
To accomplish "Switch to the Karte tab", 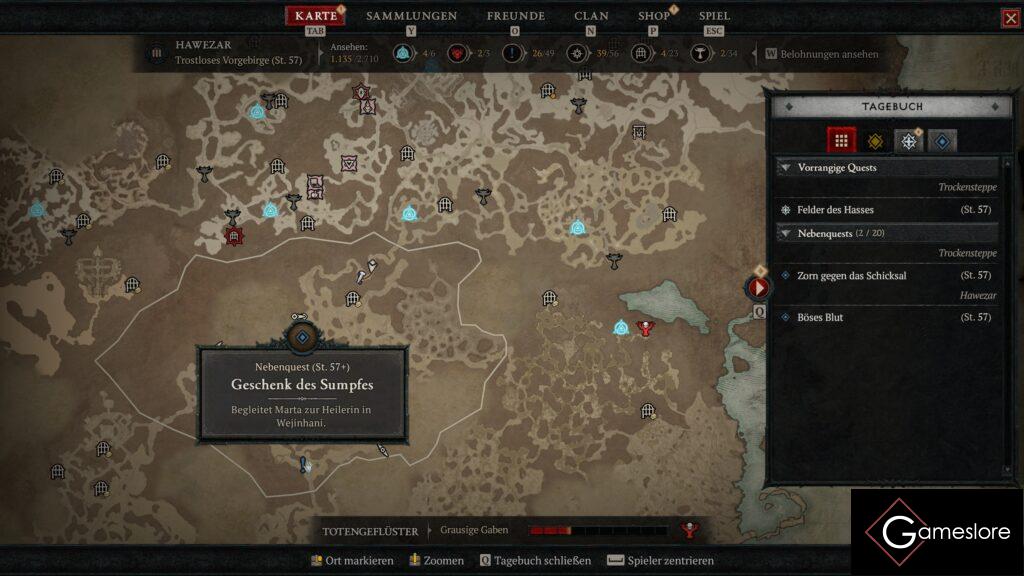I will [316, 16].
